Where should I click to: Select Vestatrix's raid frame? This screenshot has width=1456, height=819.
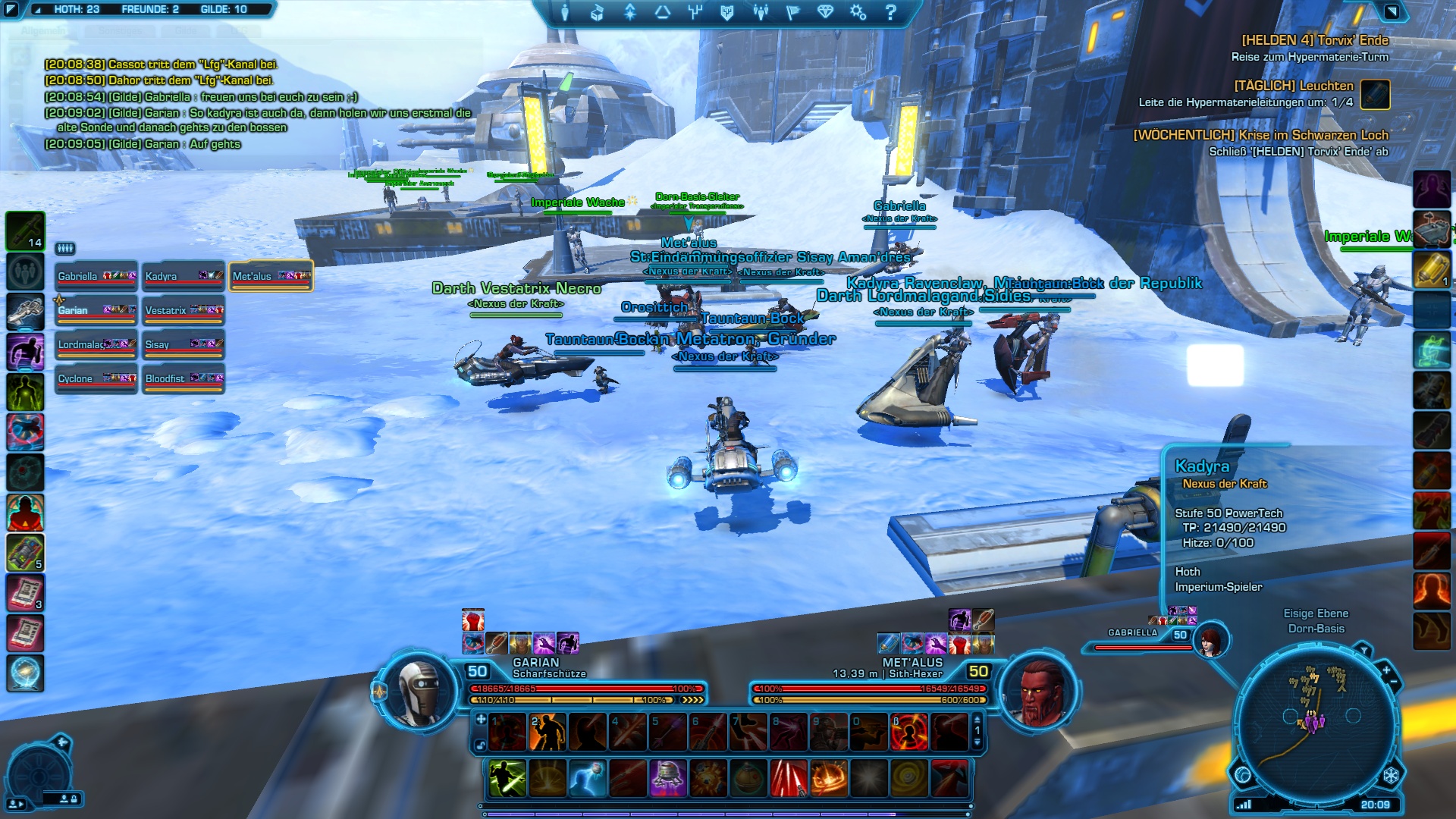[183, 311]
